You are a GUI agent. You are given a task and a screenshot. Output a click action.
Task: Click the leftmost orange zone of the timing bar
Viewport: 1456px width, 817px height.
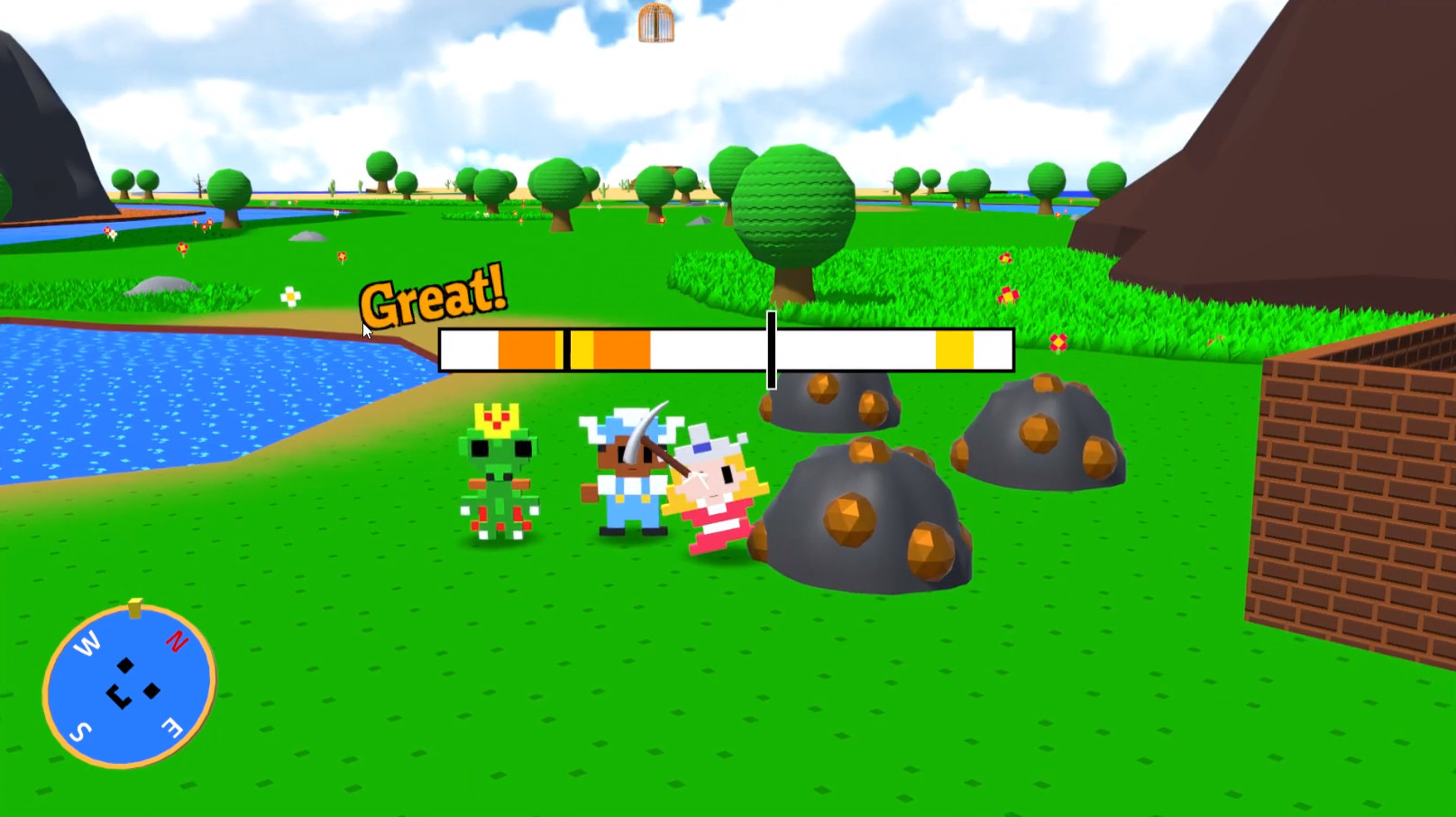(x=526, y=350)
